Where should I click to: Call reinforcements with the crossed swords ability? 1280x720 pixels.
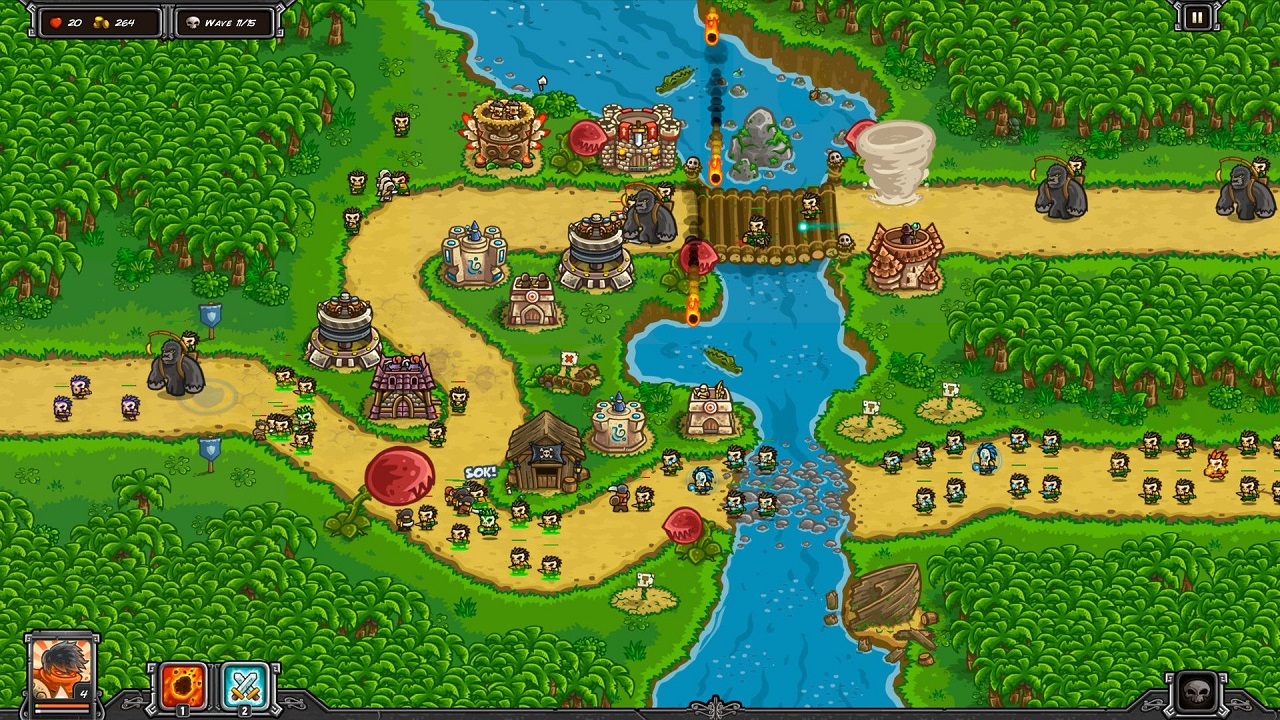245,686
